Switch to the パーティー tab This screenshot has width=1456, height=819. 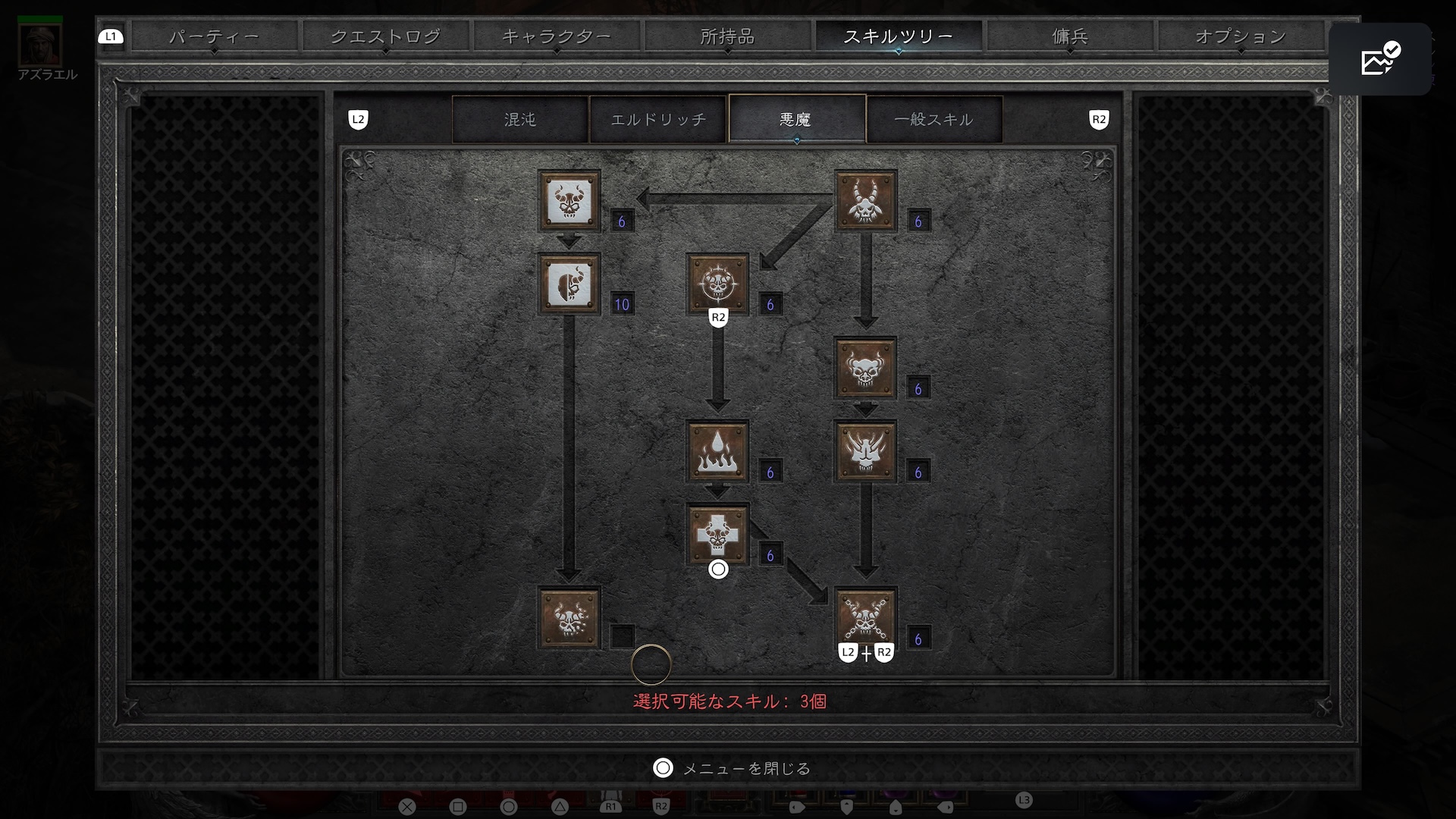(x=214, y=36)
